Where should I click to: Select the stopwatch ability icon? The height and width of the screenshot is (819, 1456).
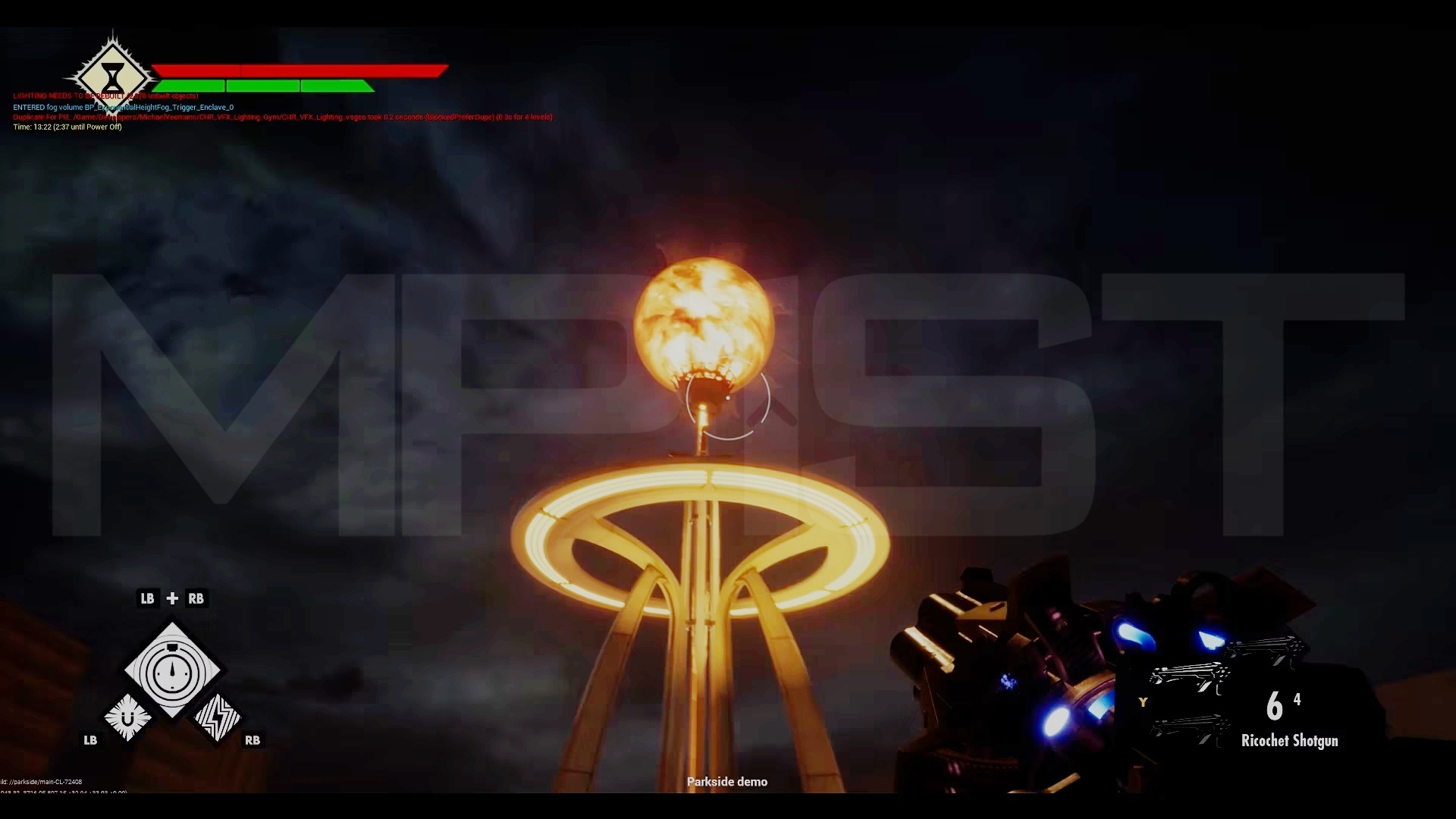[x=172, y=670]
